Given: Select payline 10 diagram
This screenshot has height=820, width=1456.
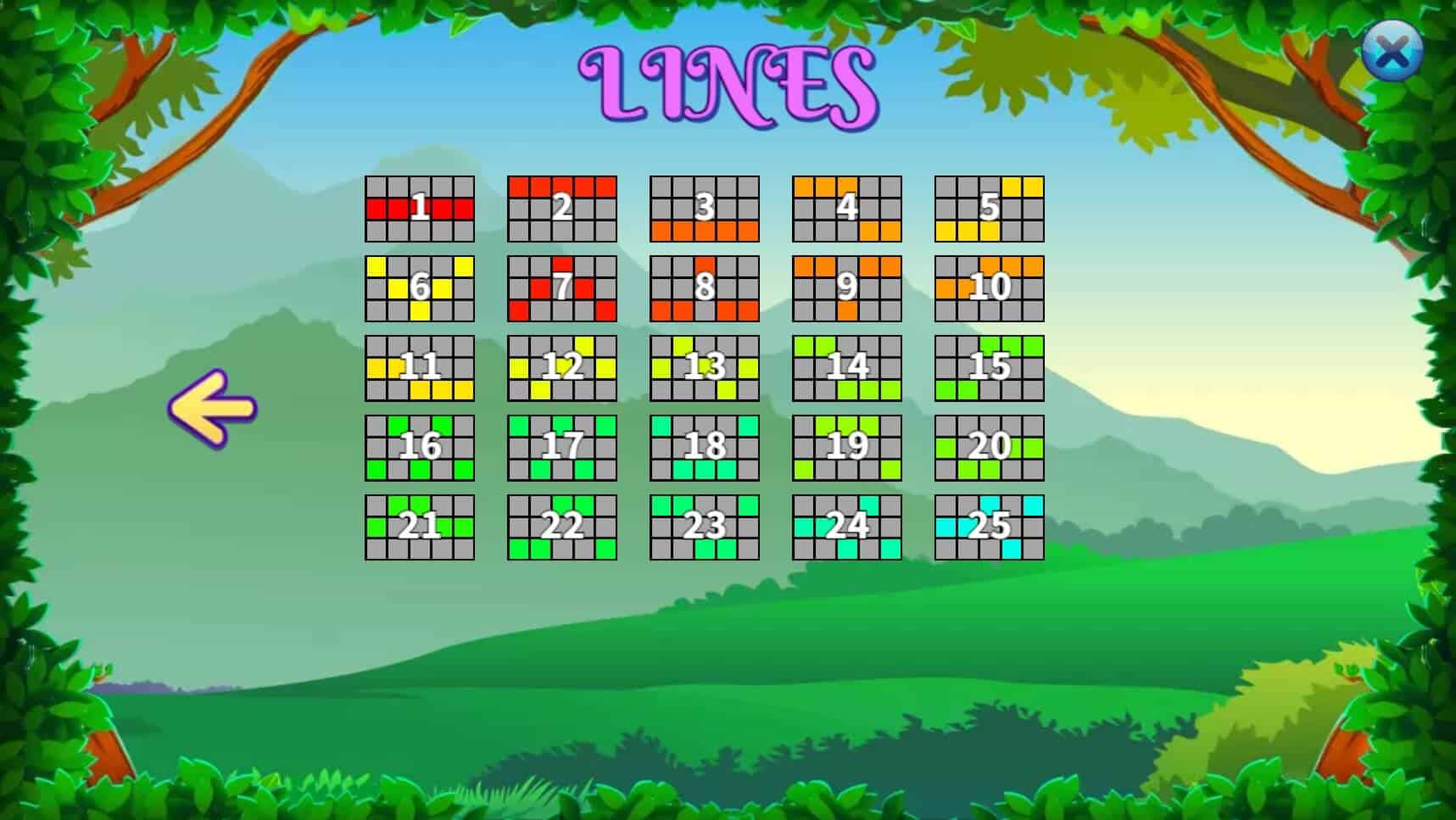Looking at the screenshot, I should (x=989, y=288).
